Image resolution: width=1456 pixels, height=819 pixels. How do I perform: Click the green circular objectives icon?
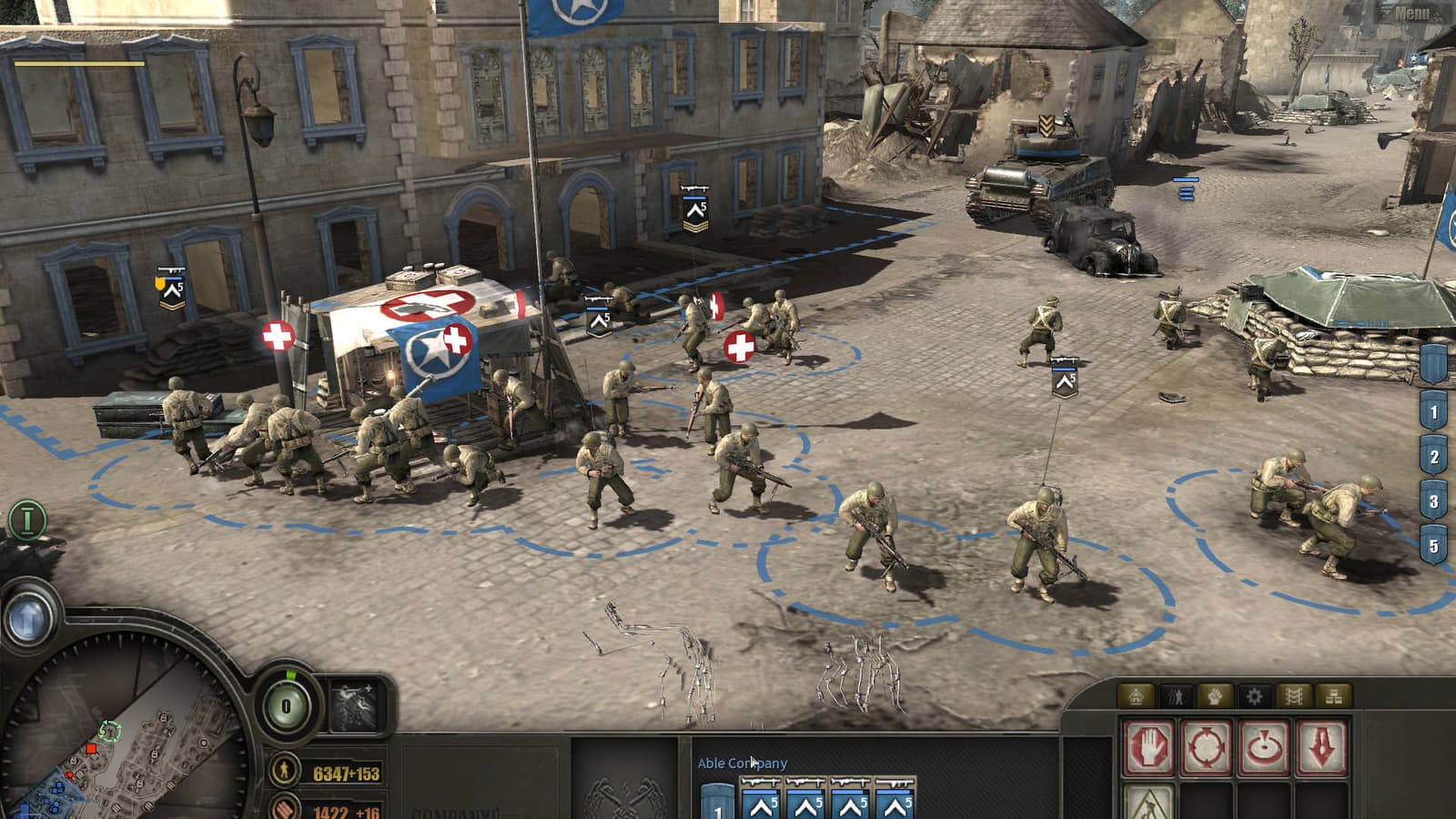coord(27,520)
